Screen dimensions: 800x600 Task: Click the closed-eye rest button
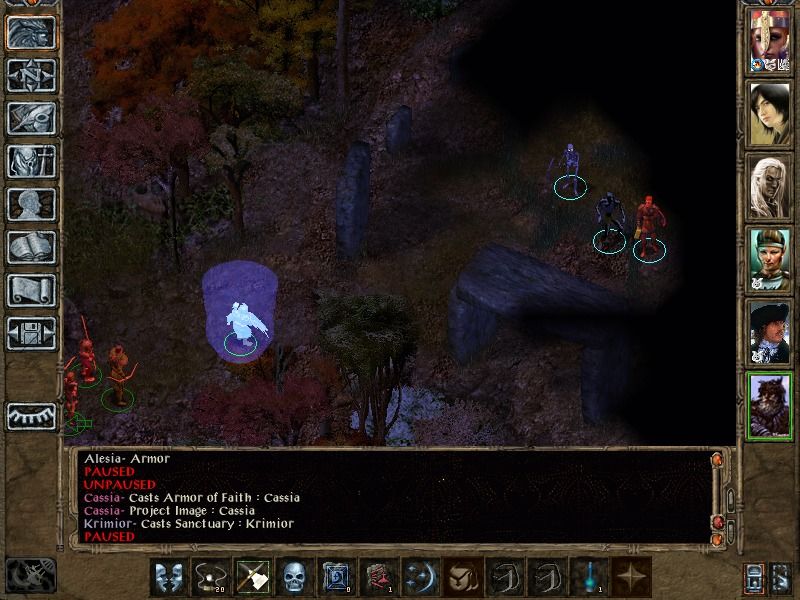[31, 414]
